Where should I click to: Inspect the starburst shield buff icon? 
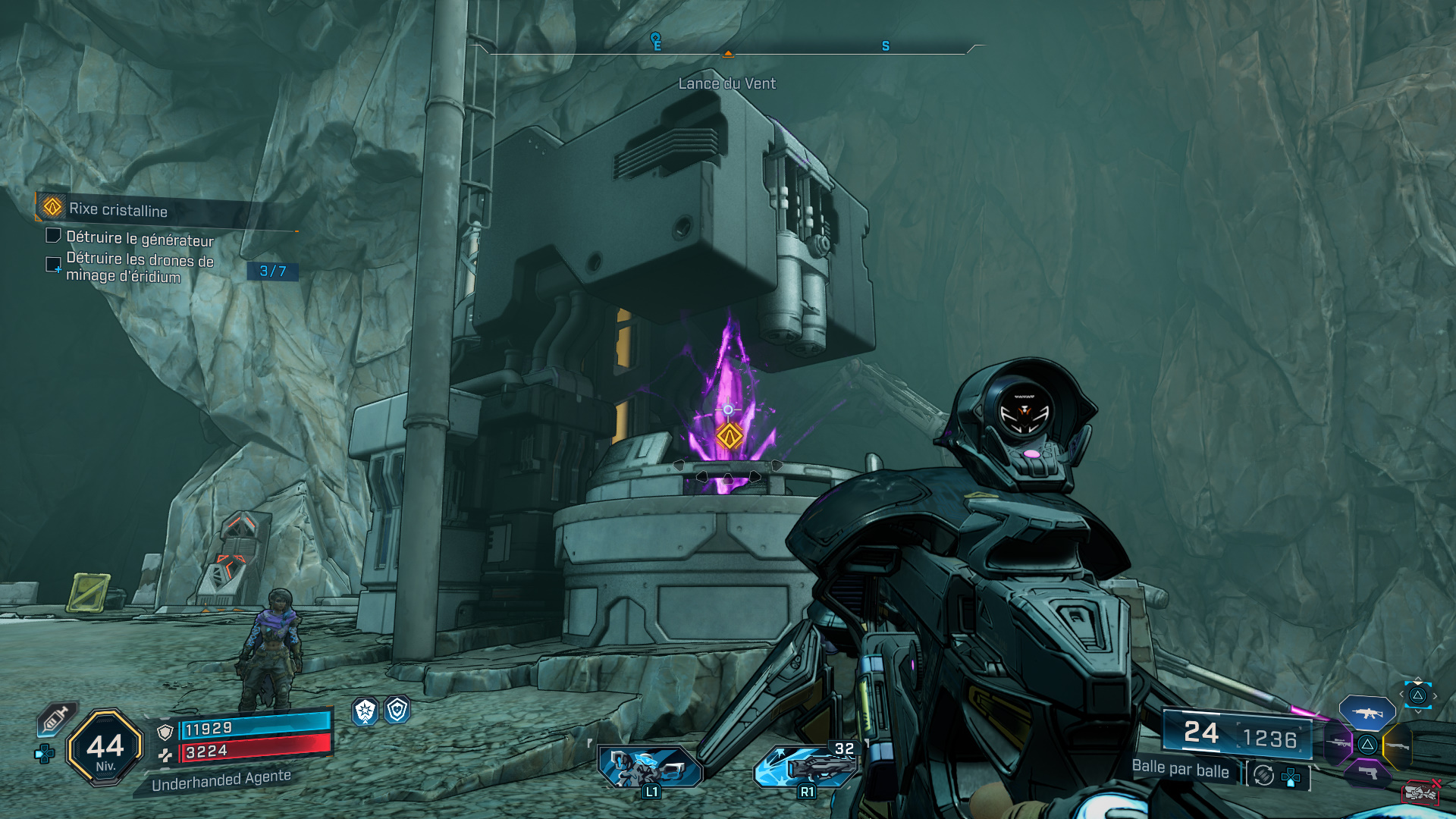click(x=366, y=711)
